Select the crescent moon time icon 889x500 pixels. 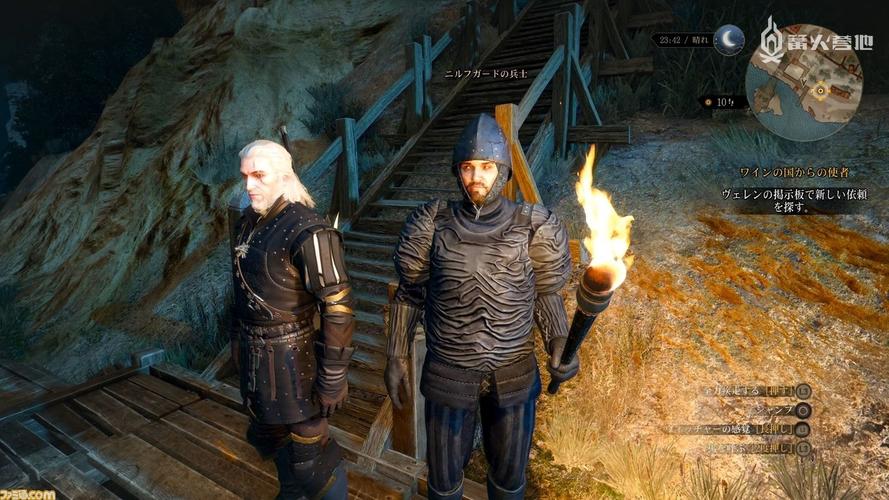[728, 41]
